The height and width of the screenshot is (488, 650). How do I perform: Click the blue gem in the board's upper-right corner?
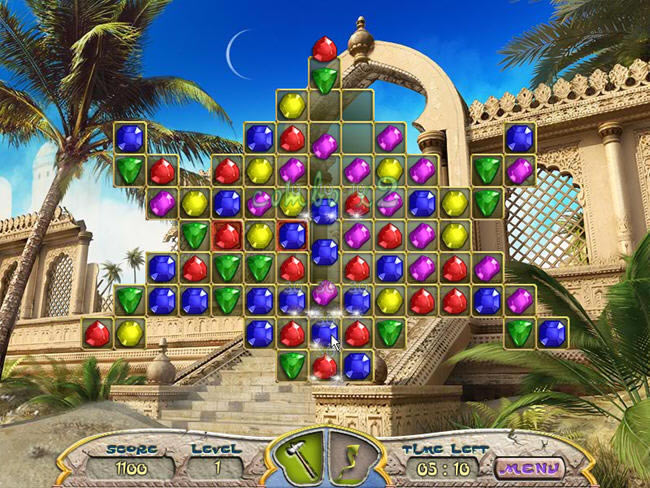pos(519,138)
